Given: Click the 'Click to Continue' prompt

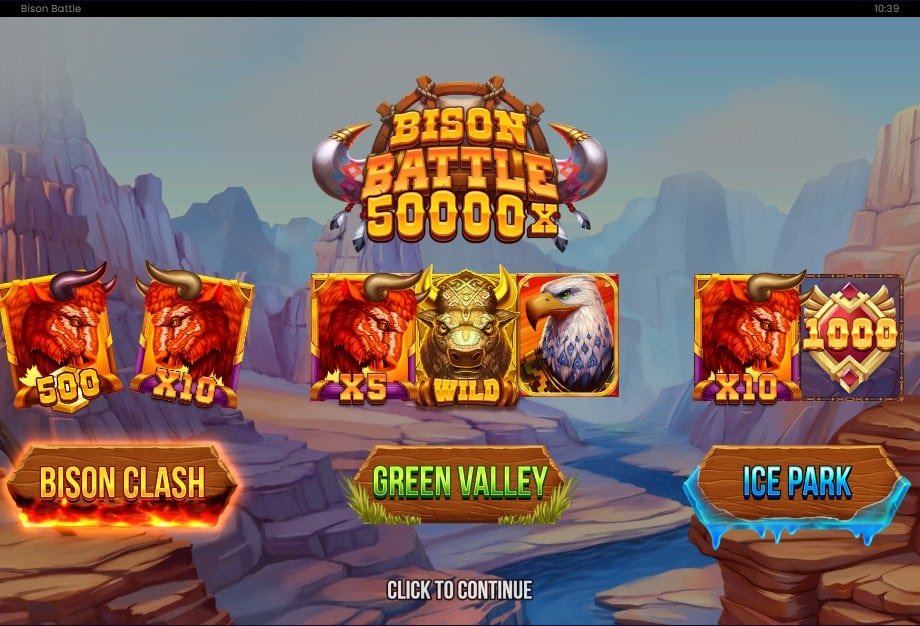Looking at the screenshot, I should (x=460, y=590).
